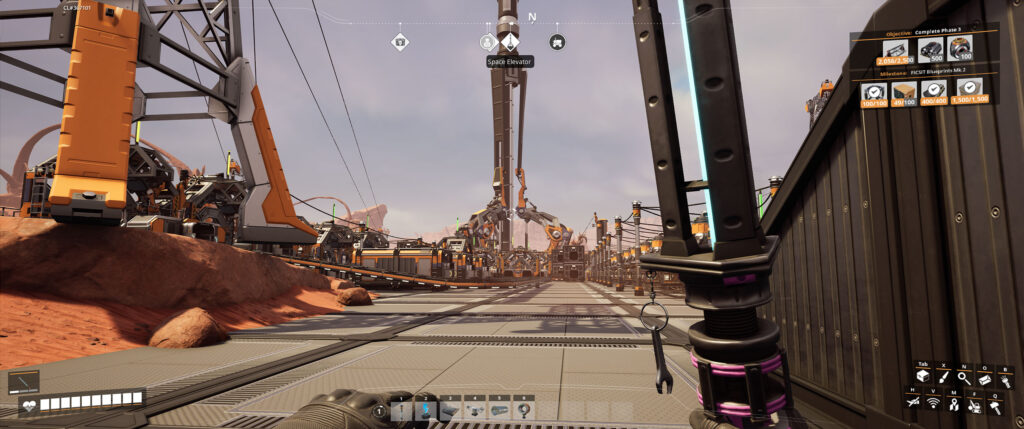Click the wifi signal scanner icon
This screenshot has width=1024, height=429.
pyautogui.click(x=933, y=403)
